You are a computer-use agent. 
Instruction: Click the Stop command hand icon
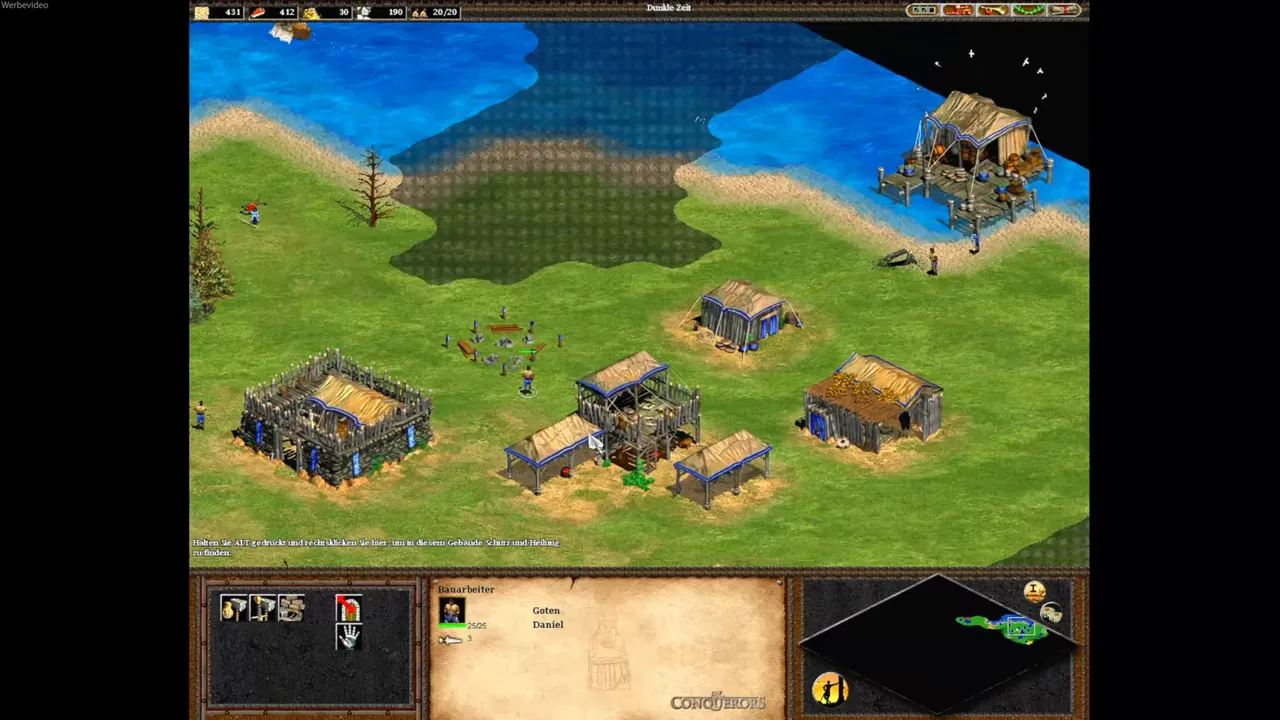click(x=347, y=638)
